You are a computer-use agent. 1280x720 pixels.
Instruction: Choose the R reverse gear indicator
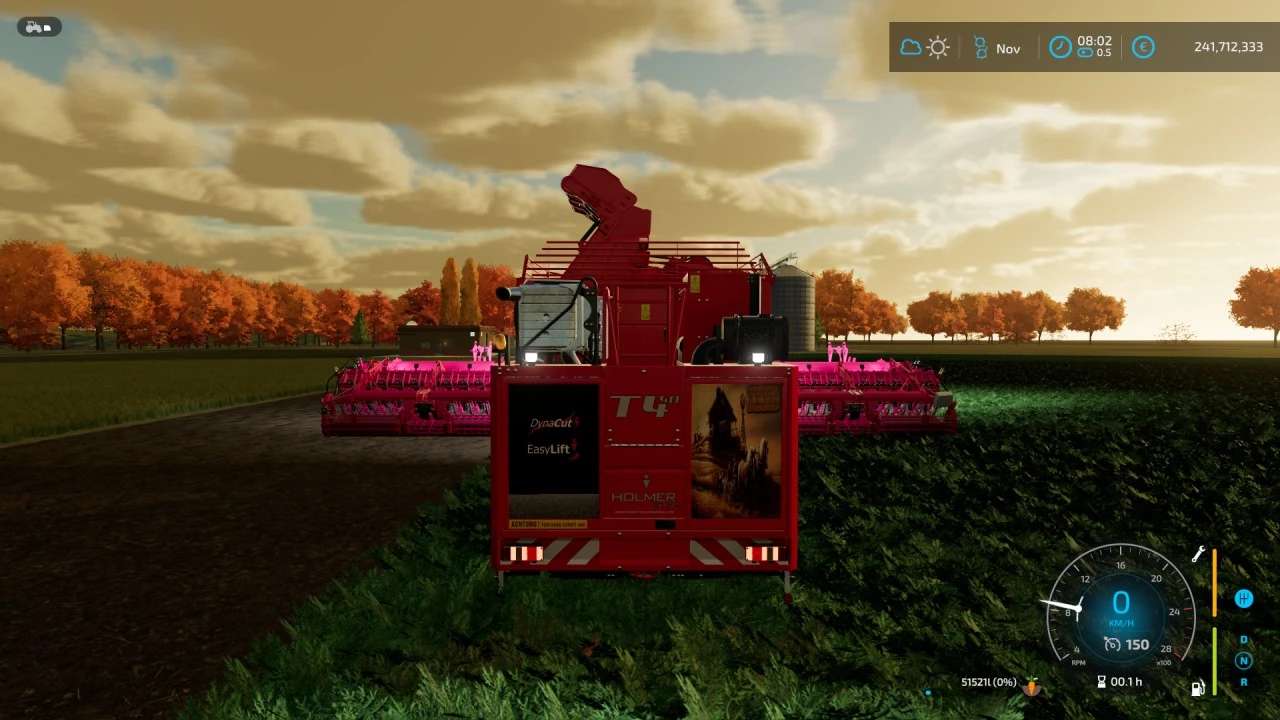[x=1244, y=682]
